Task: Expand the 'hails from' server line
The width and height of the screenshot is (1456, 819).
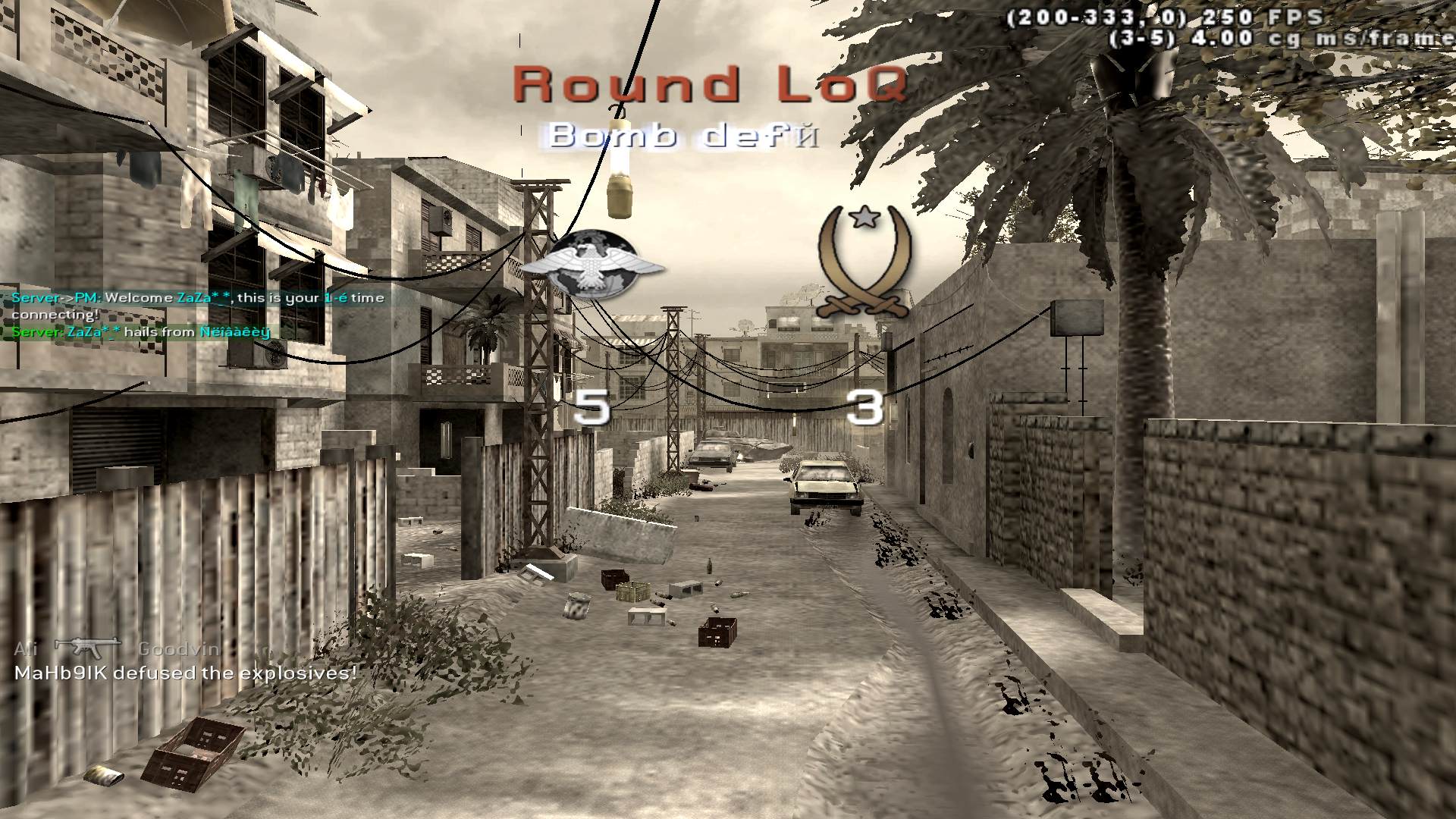Action: [140, 331]
